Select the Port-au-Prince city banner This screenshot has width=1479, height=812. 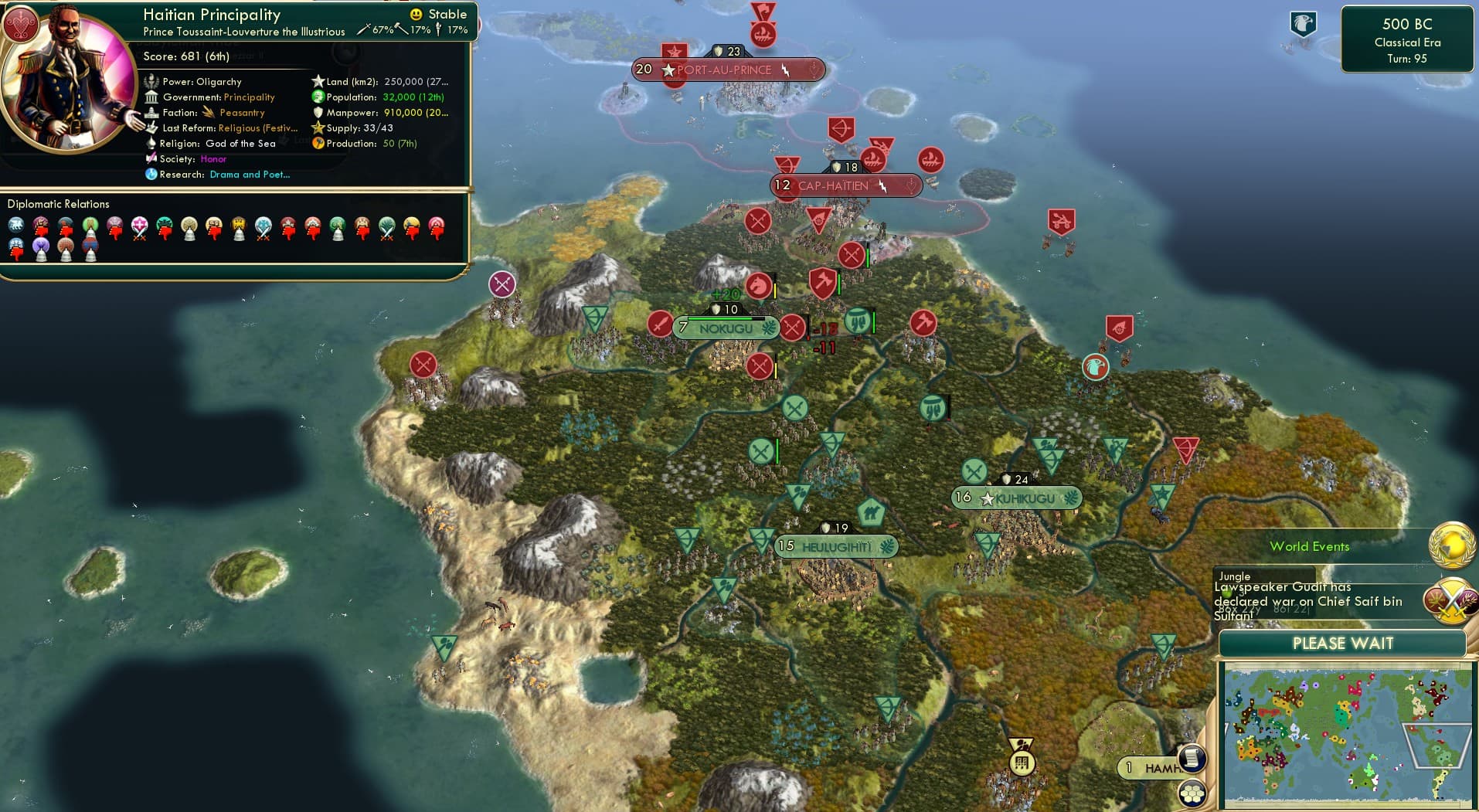point(725,69)
